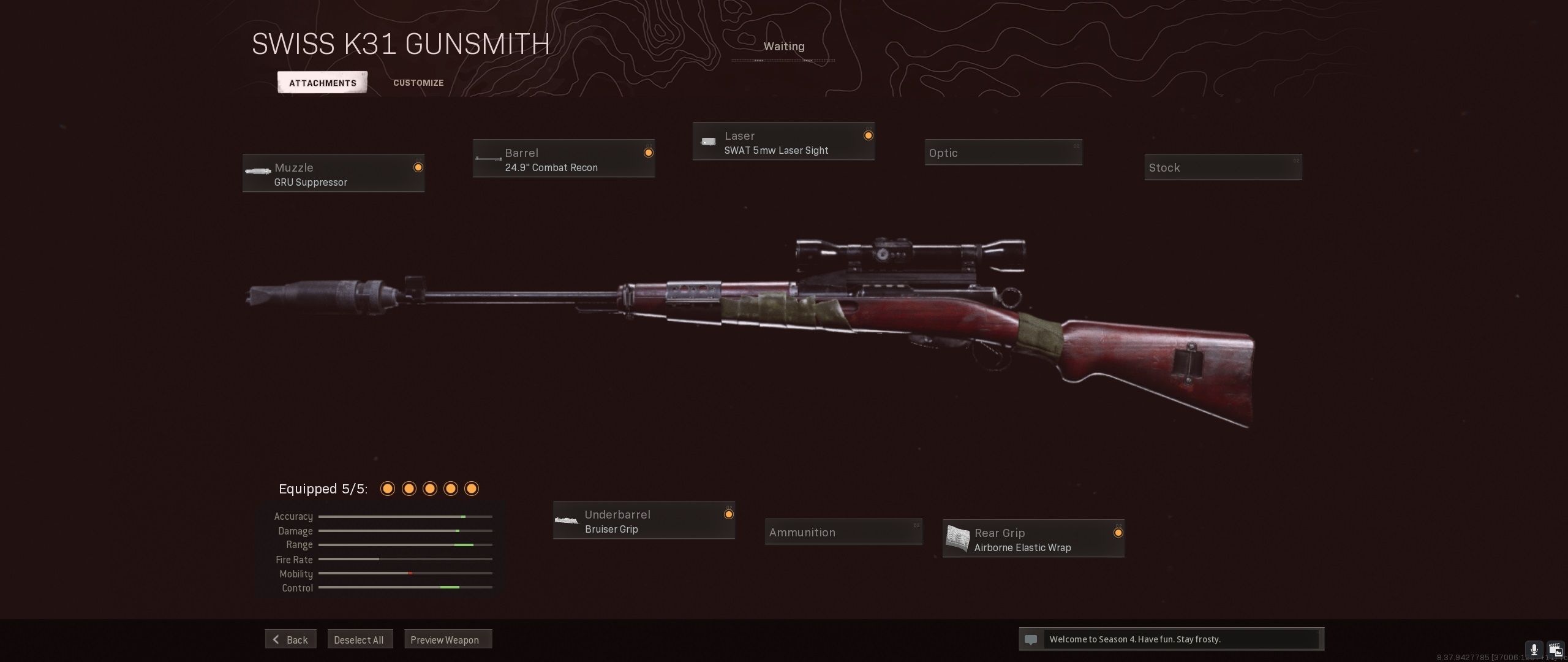Click the Preview Weapon button
Image resolution: width=1568 pixels, height=662 pixels.
click(448, 639)
